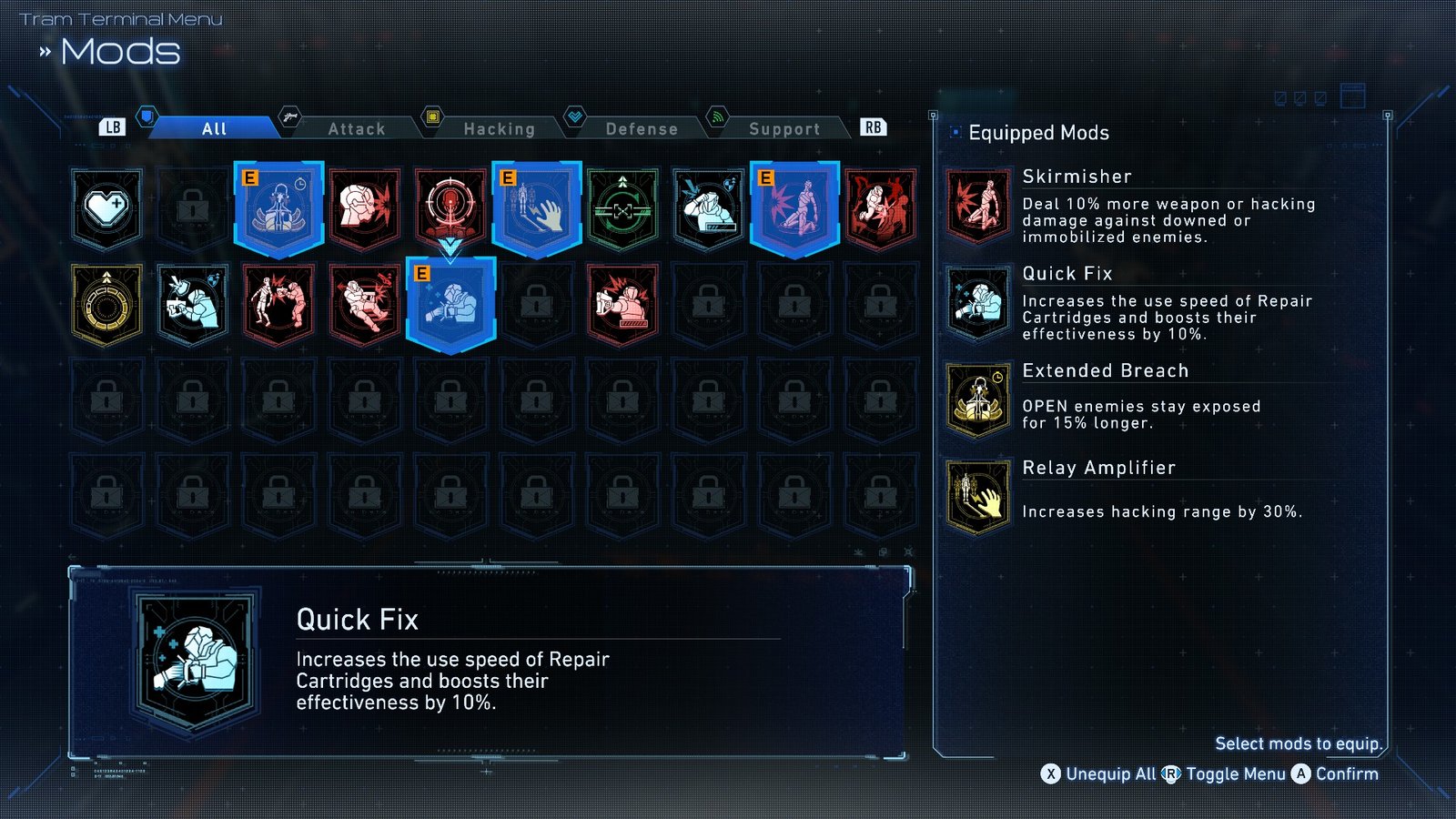This screenshot has height=819, width=1456.
Task: Click the Extended Breach icon under Equipped Mods
Action: coord(978,399)
